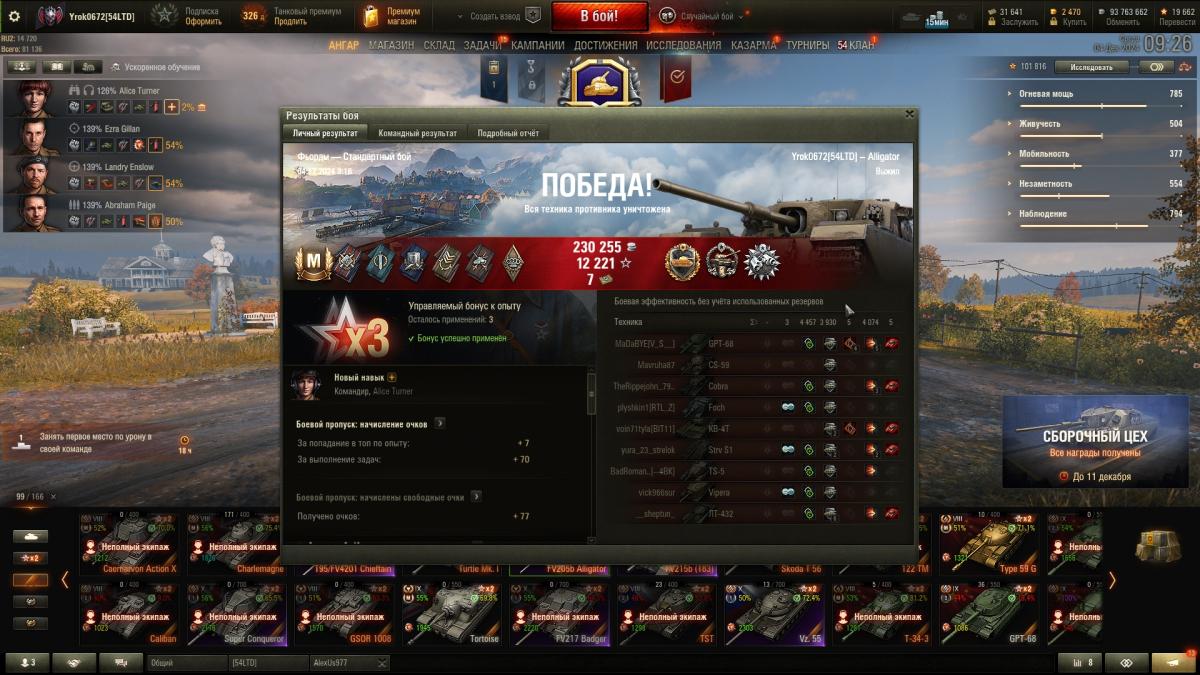The width and height of the screenshot is (1200, 675).
Task: Go to the СКЛАД section
Action: [x=439, y=45]
